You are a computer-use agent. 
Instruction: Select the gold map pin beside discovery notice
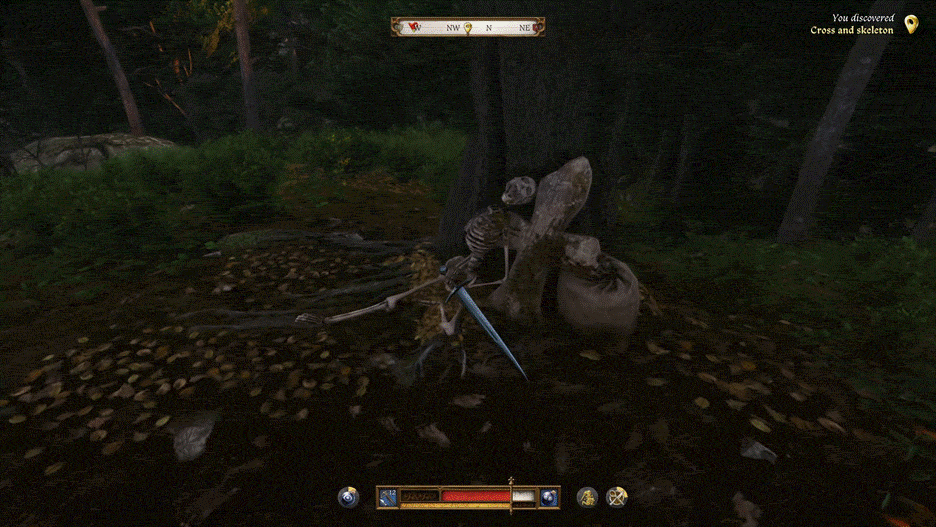(910, 24)
